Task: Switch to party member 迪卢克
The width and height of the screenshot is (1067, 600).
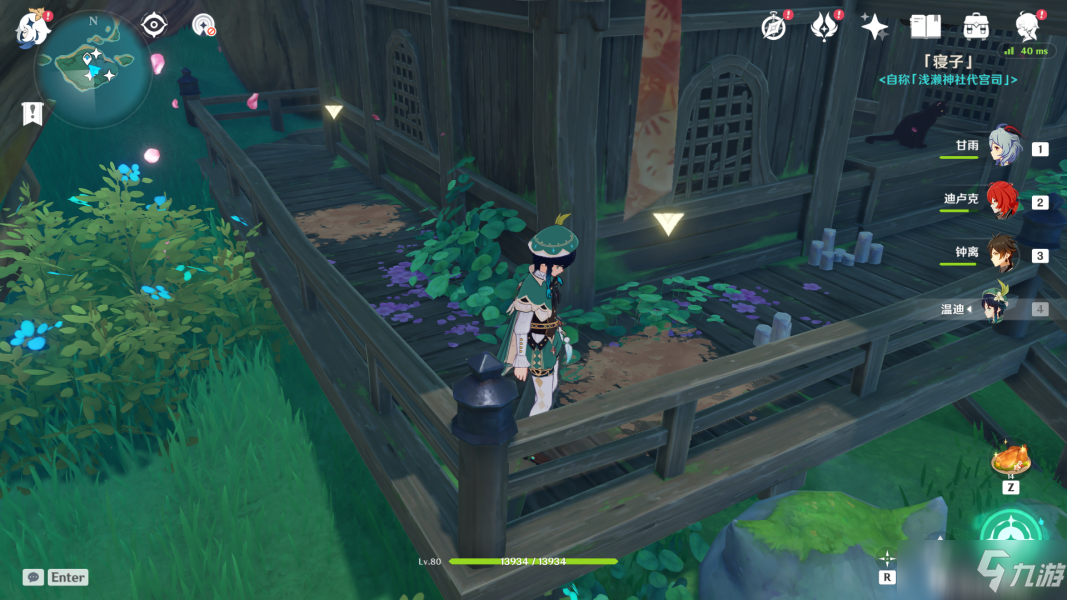Action: click(x=1003, y=201)
